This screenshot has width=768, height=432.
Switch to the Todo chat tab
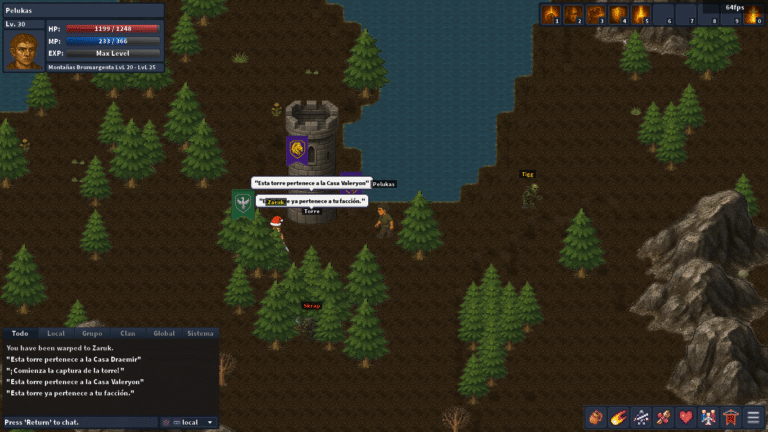[17, 333]
